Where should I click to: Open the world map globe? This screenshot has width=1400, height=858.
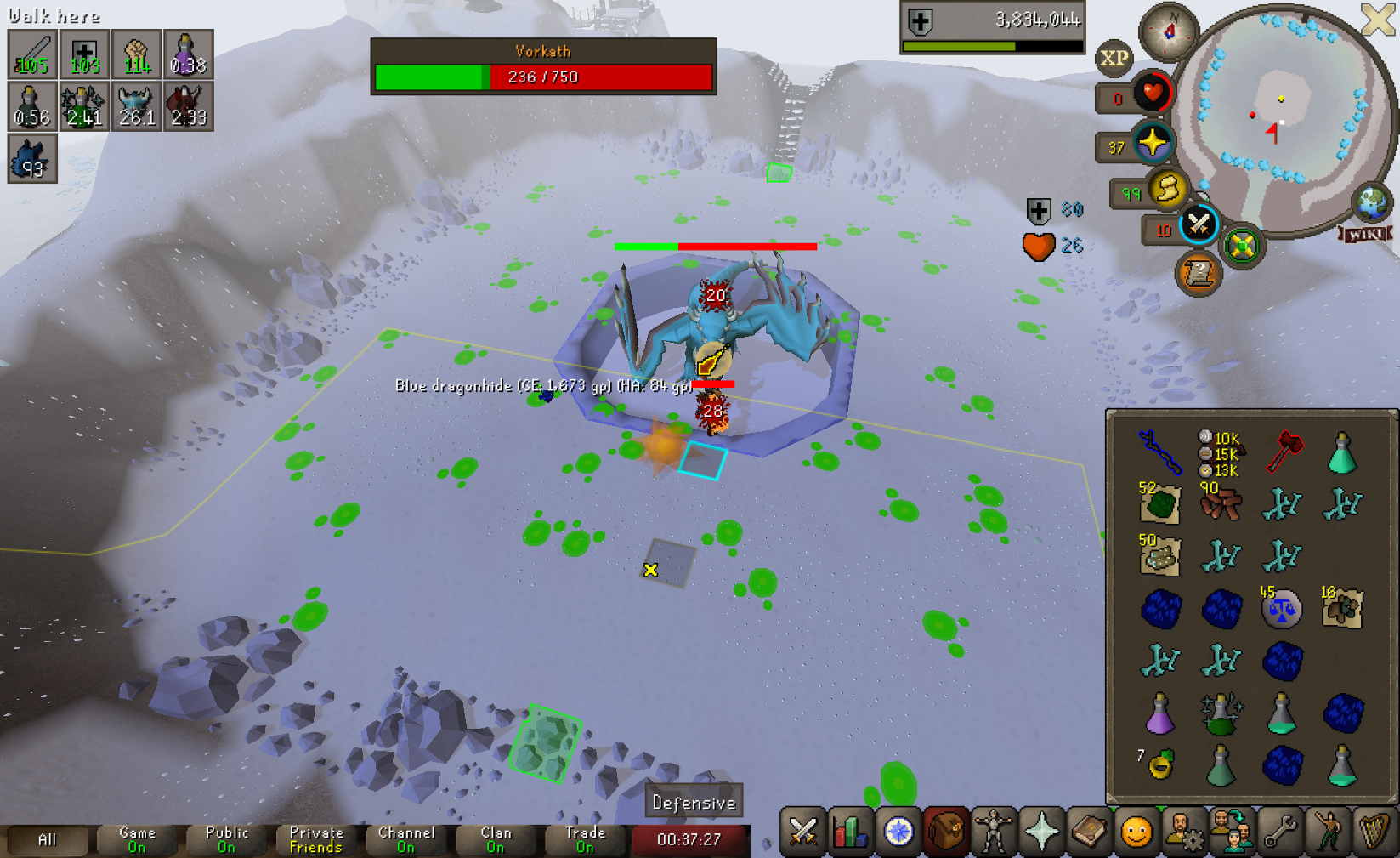[1372, 202]
